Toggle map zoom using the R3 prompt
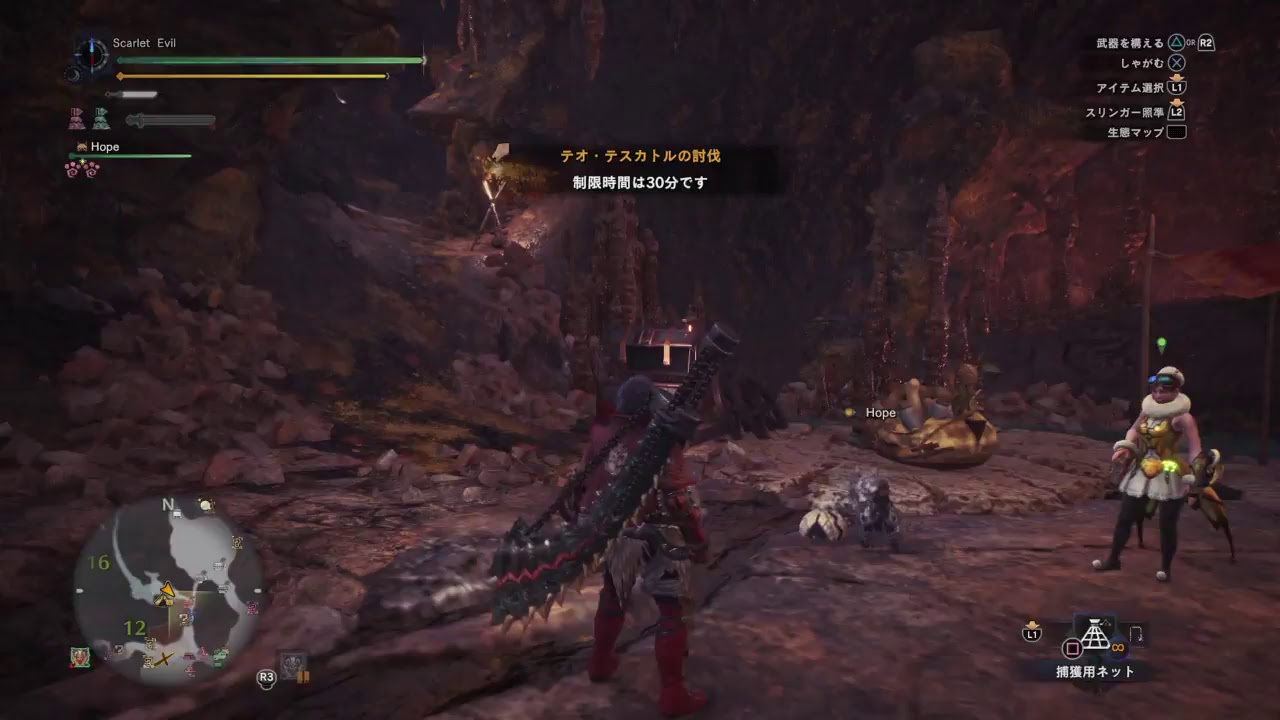The height and width of the screenshot is (720, 1280). click(x=266, y=678)
